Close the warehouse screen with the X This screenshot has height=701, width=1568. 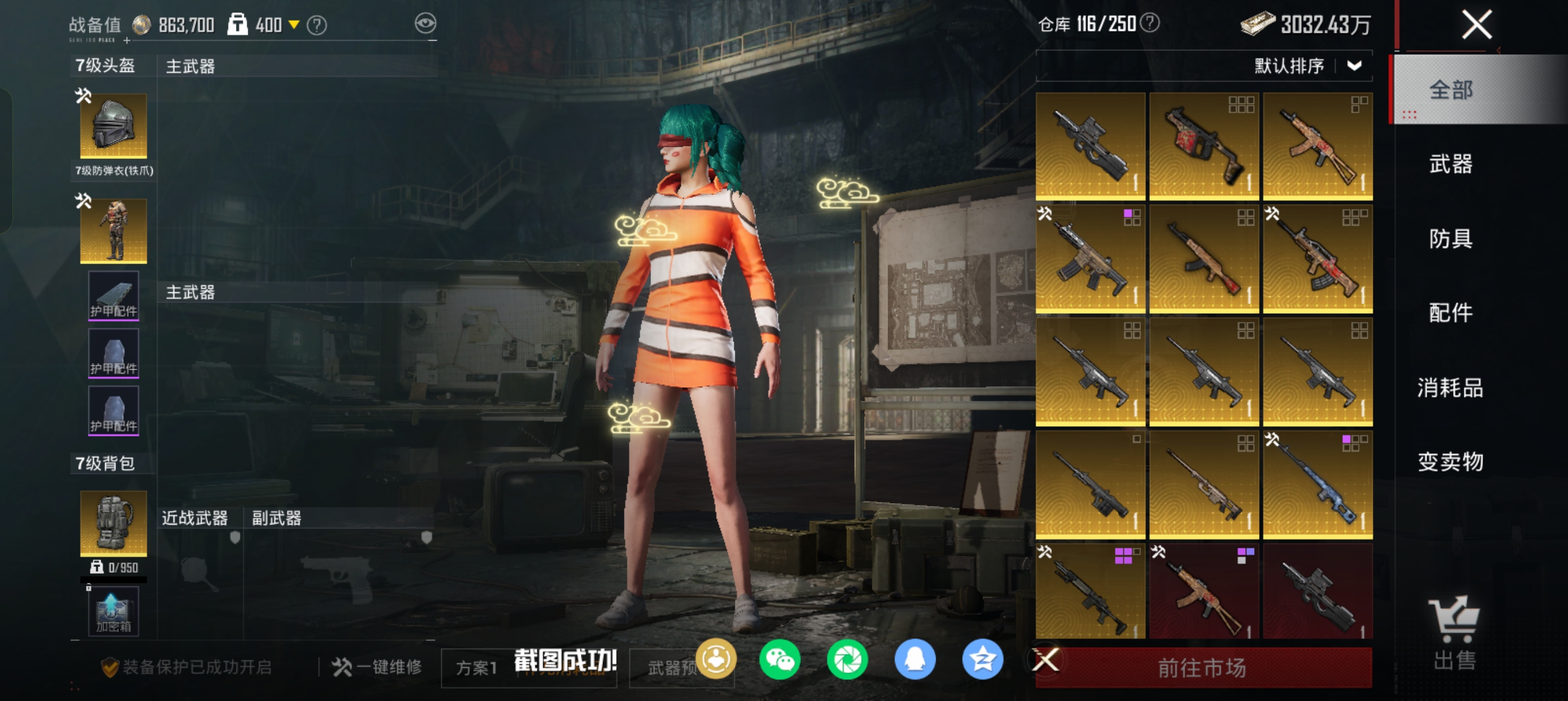pos(1477,25)
